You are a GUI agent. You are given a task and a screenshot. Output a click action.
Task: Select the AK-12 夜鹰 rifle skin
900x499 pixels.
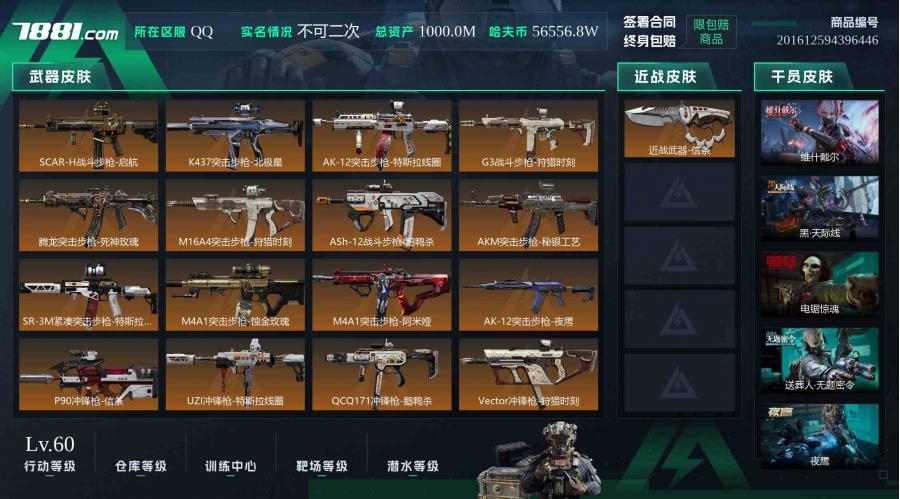coord(528,295)
